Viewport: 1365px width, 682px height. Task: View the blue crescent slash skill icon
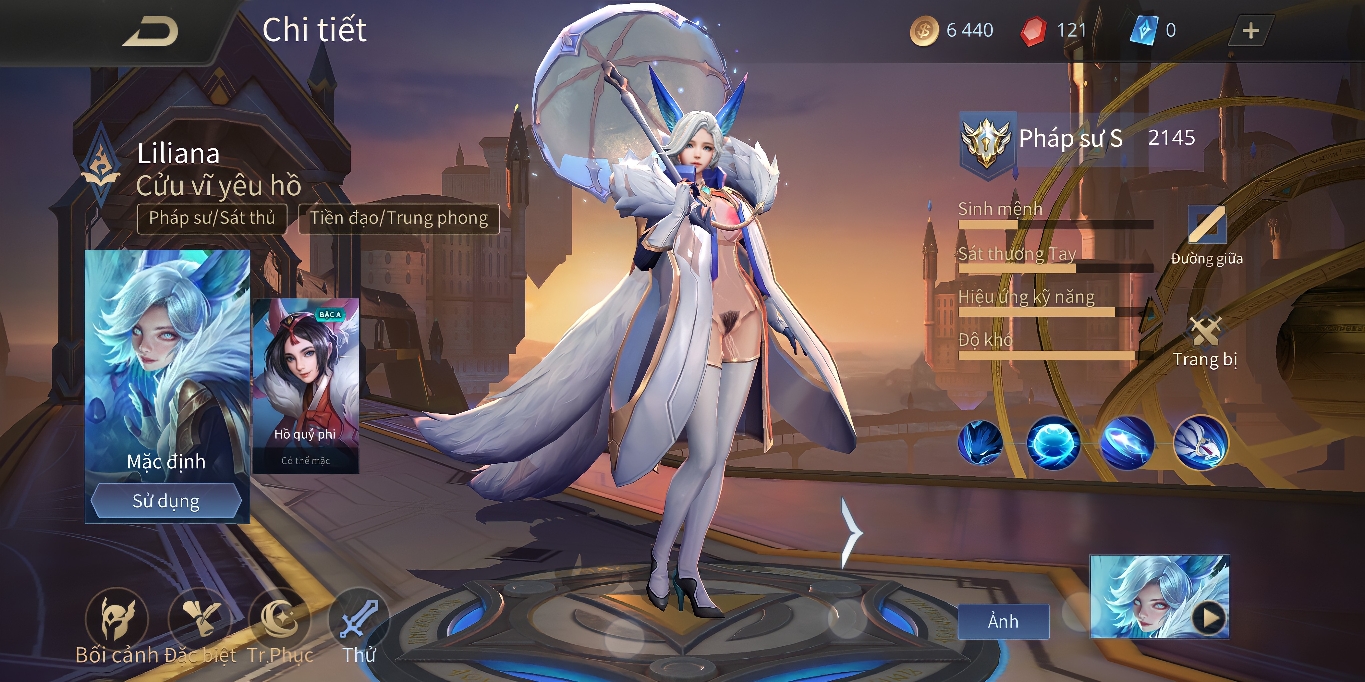(1127, 442)
